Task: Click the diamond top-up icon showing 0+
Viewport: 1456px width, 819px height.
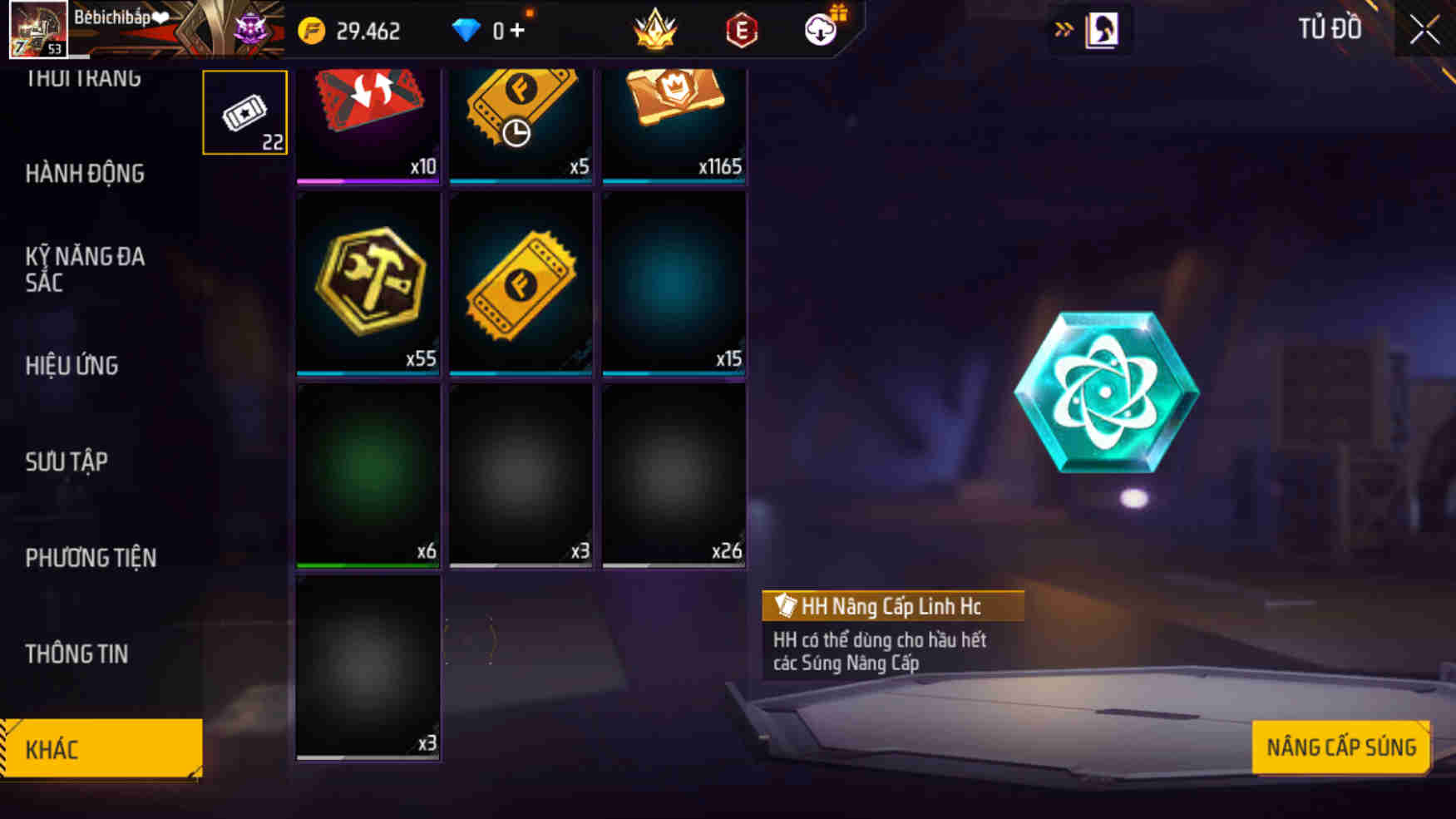Action: point(491,31)
